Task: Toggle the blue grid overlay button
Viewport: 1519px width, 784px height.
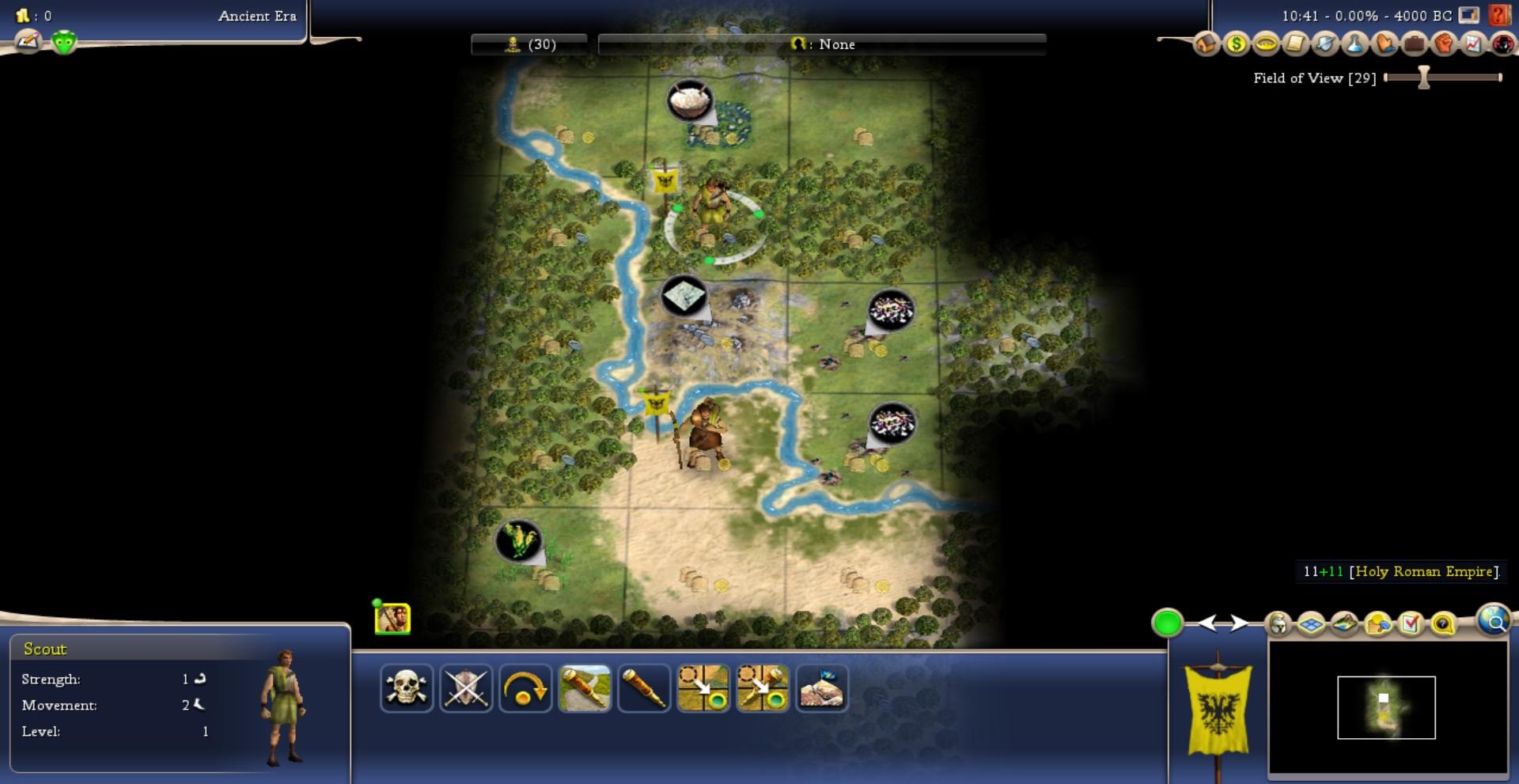Action: coord(1312,624)
